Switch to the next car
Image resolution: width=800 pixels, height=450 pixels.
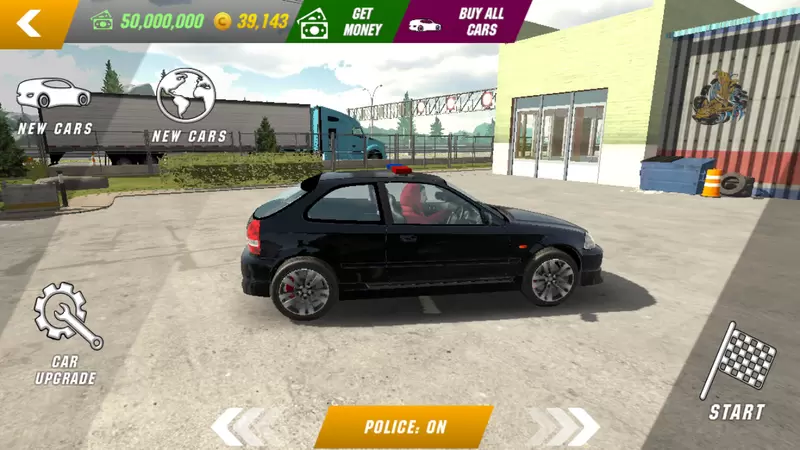[x=567, y=427]
